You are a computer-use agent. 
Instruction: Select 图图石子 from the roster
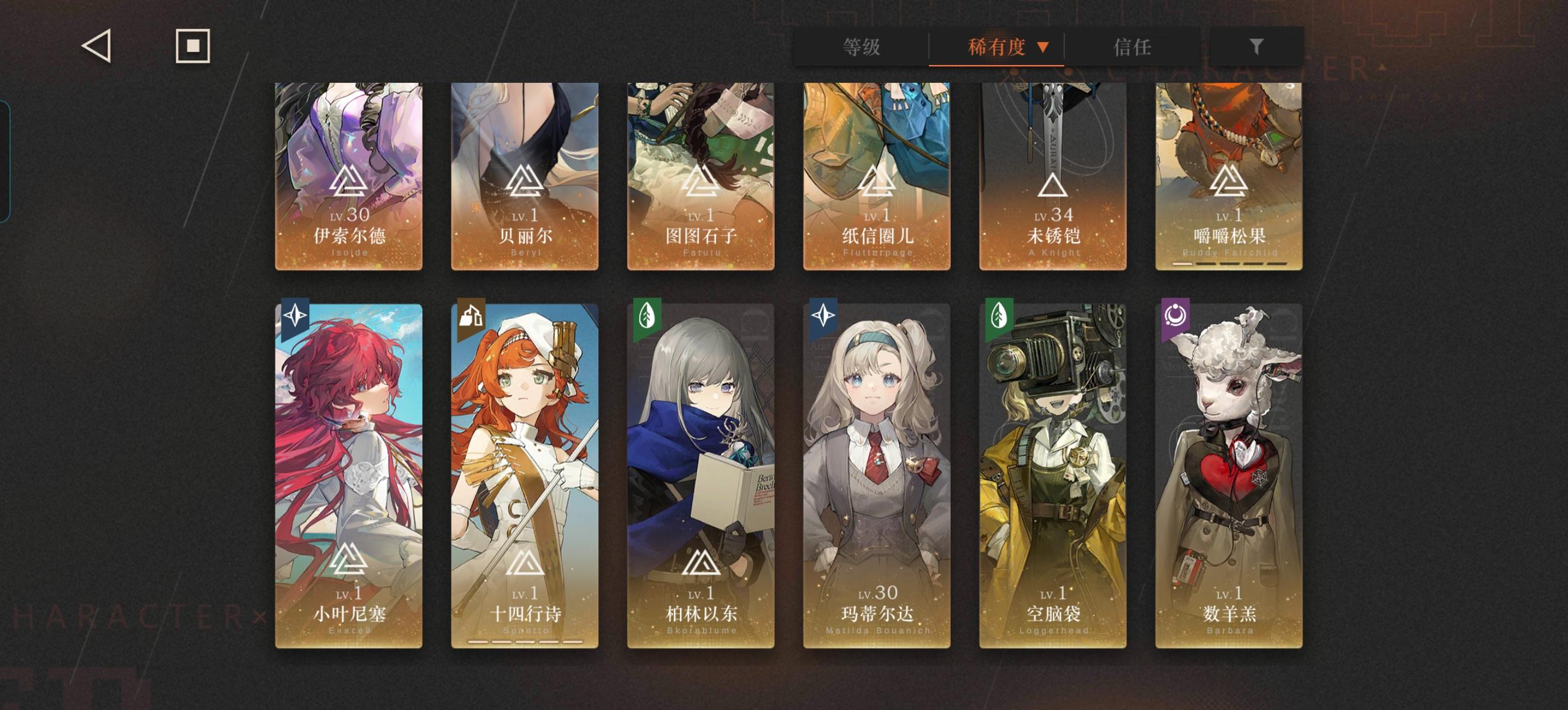[699, 176]
